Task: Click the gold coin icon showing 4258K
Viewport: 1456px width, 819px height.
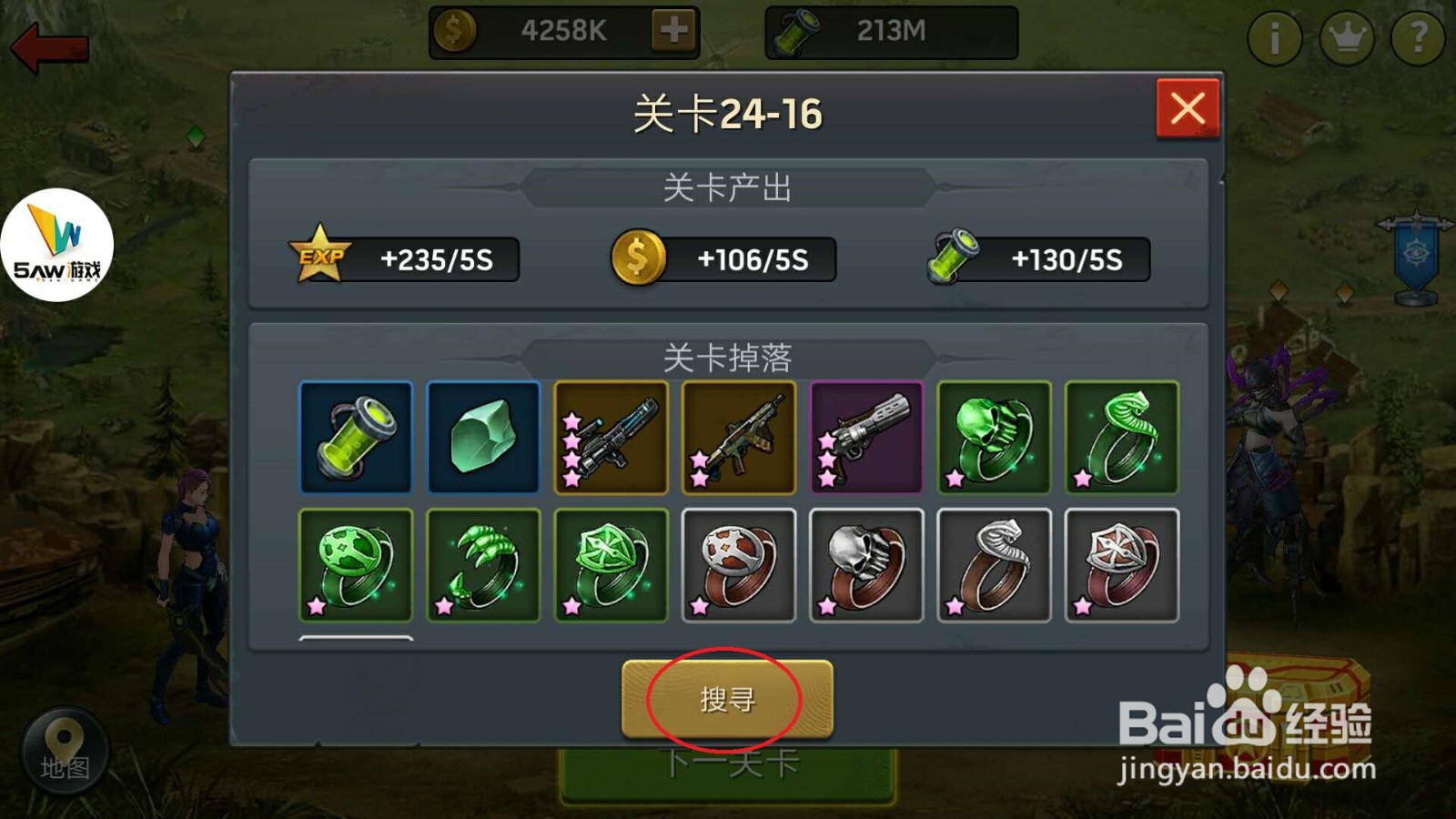Action: click(454, 30)
